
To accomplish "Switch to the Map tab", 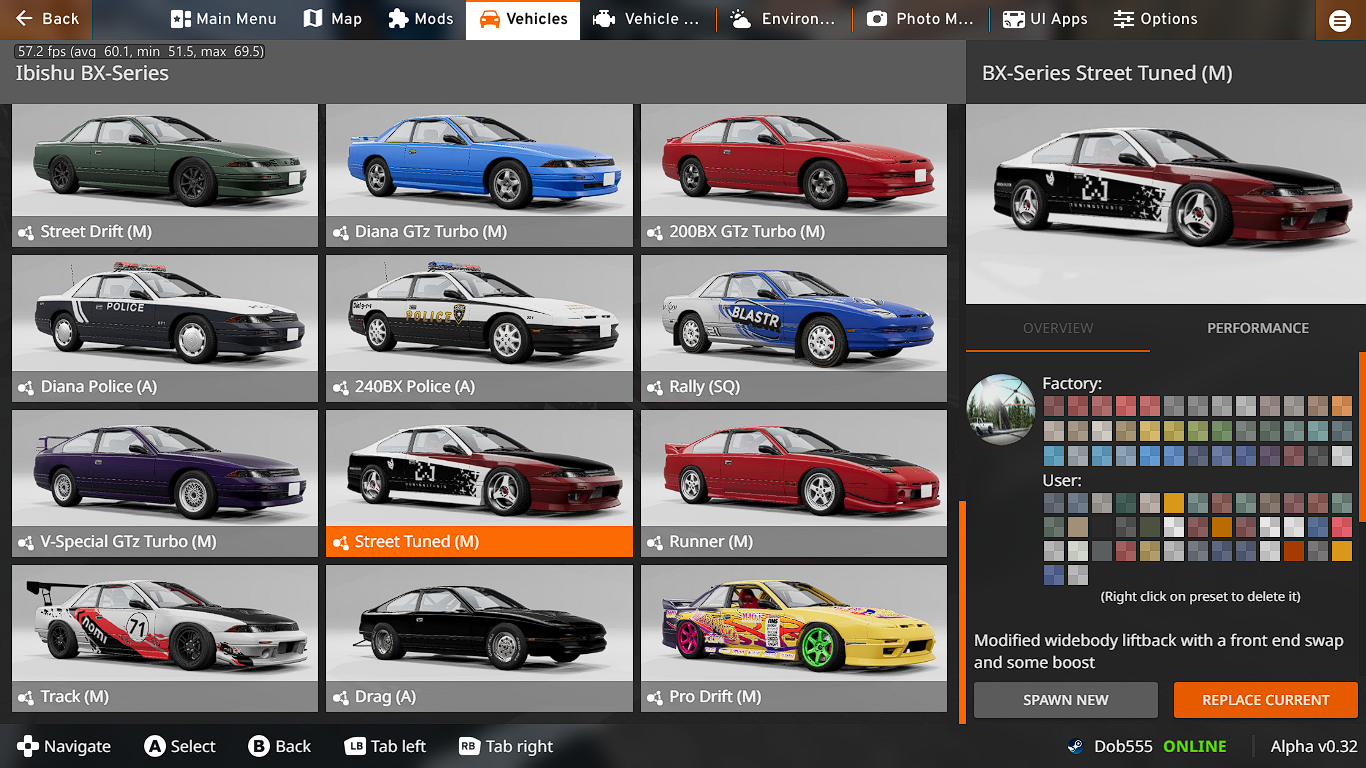I will 333,19.
